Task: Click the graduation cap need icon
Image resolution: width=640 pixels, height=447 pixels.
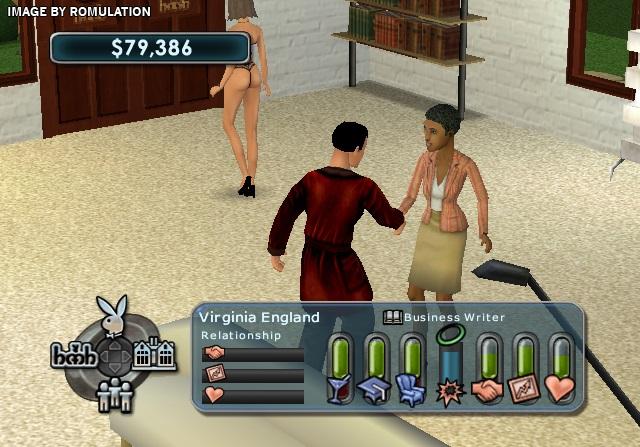Action: tap(376, 390)
